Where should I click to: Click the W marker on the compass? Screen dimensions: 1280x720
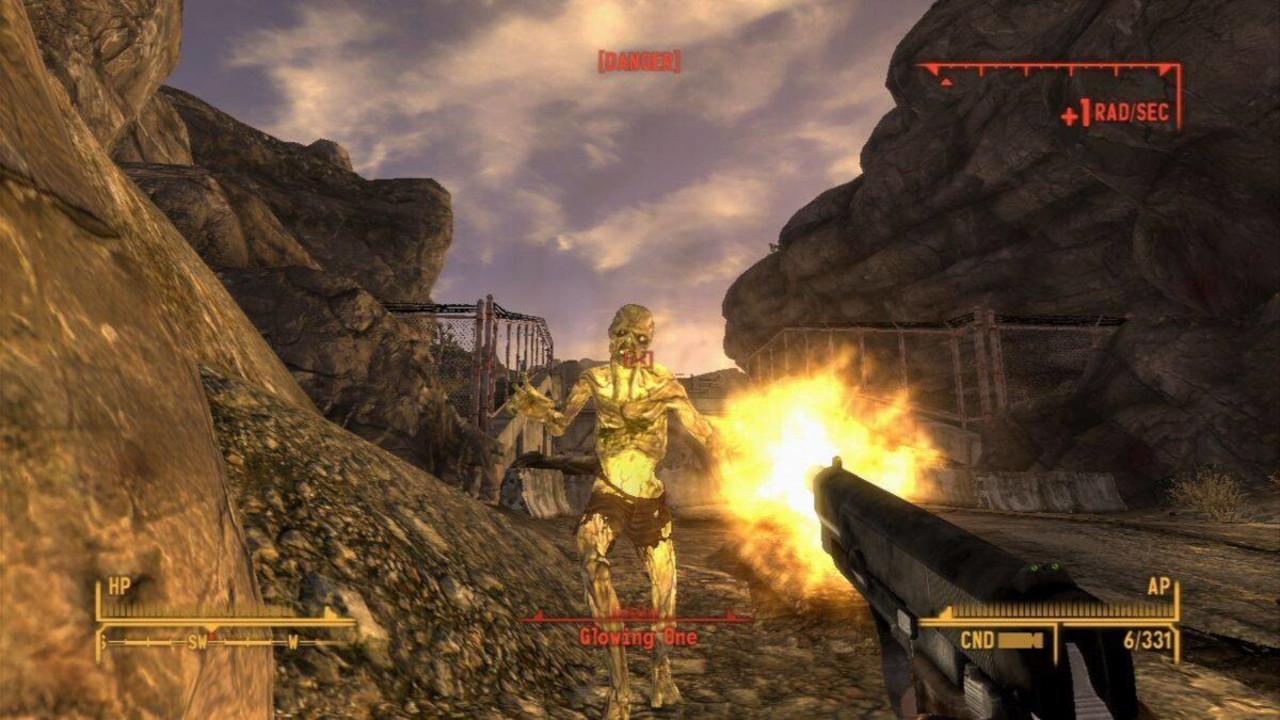coord(293,641)
